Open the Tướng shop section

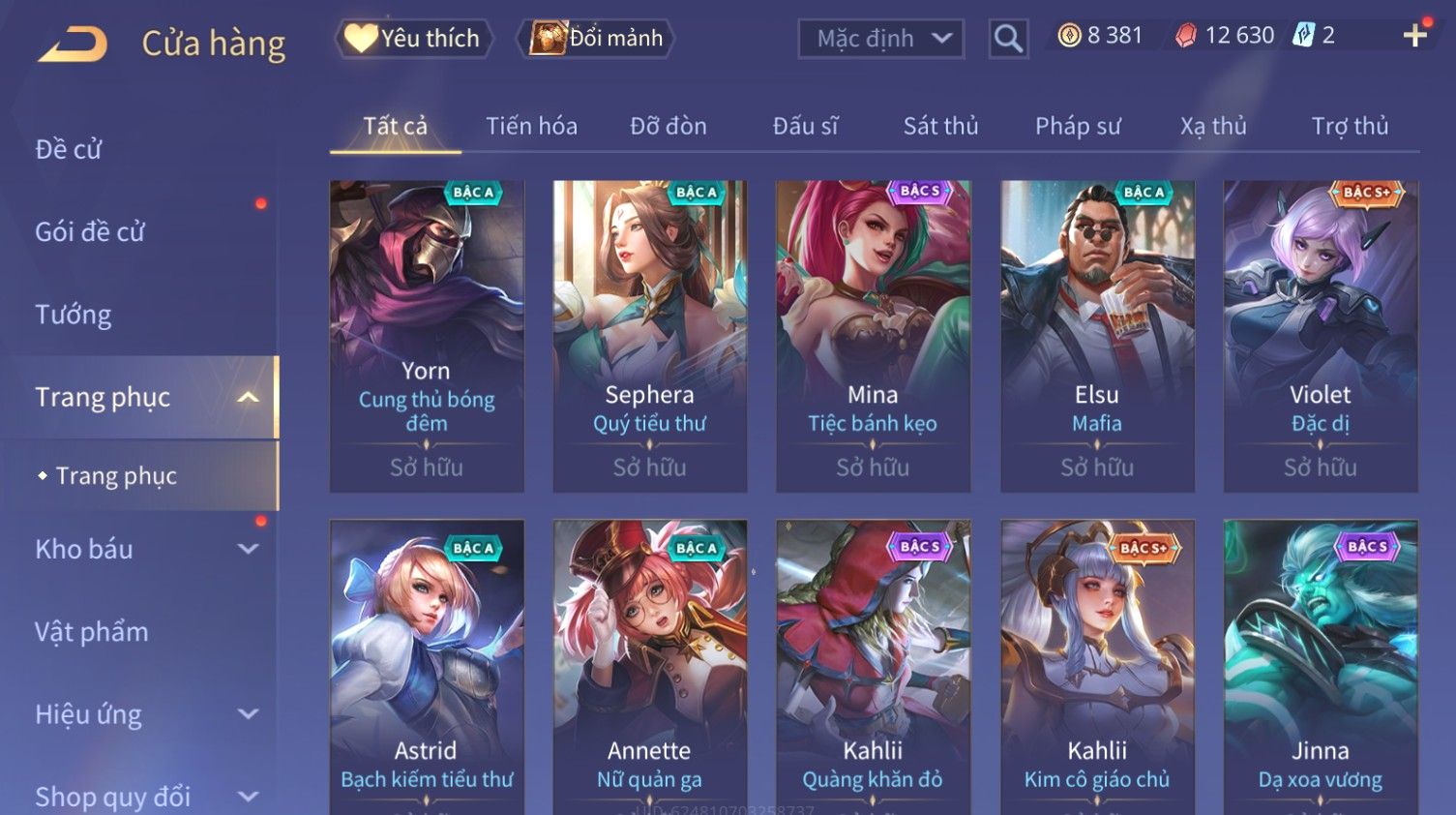(74, 315)
